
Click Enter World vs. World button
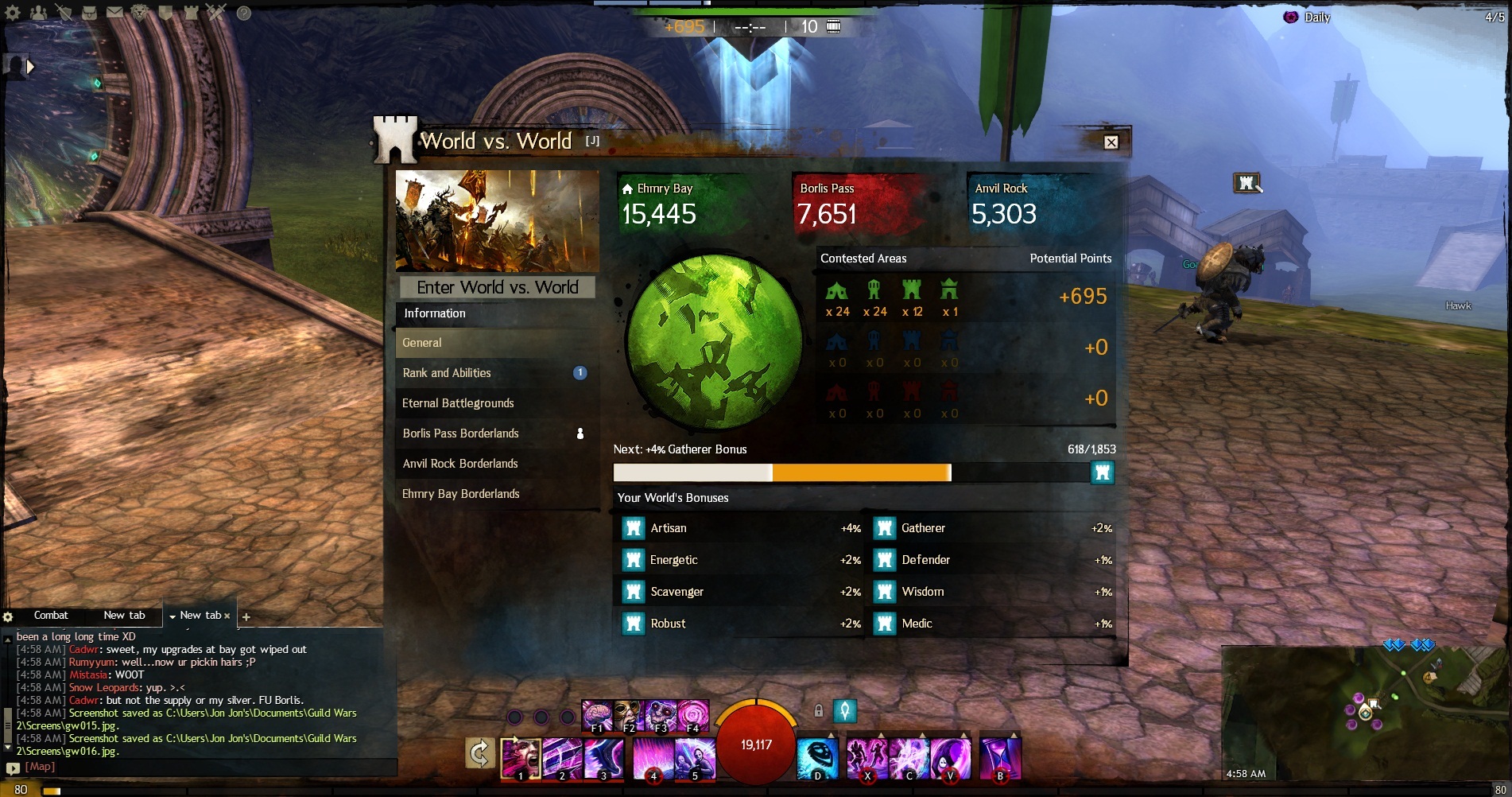[497, 287]
